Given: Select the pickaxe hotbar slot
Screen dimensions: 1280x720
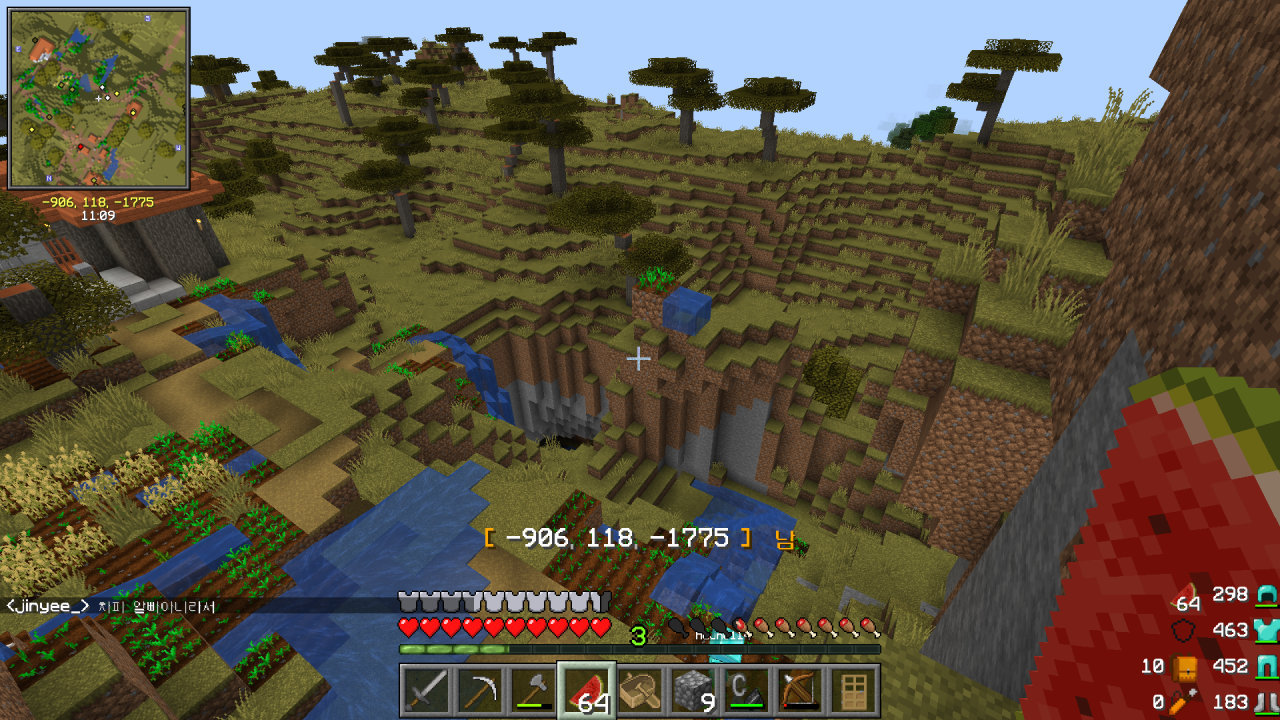Looking at the screenshot, I should pos(479,691).
